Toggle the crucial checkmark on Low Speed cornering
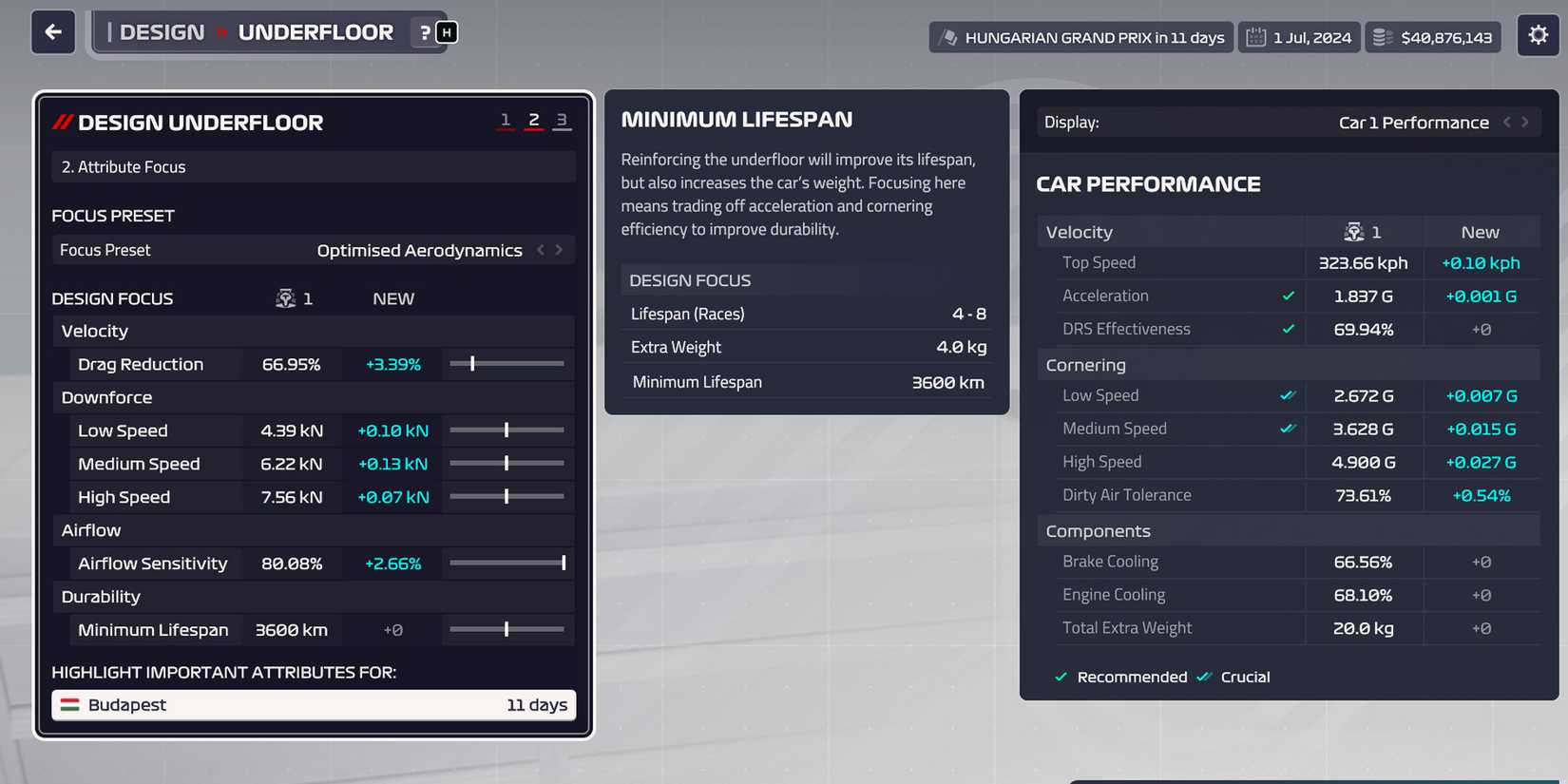 pos(1289,395)
